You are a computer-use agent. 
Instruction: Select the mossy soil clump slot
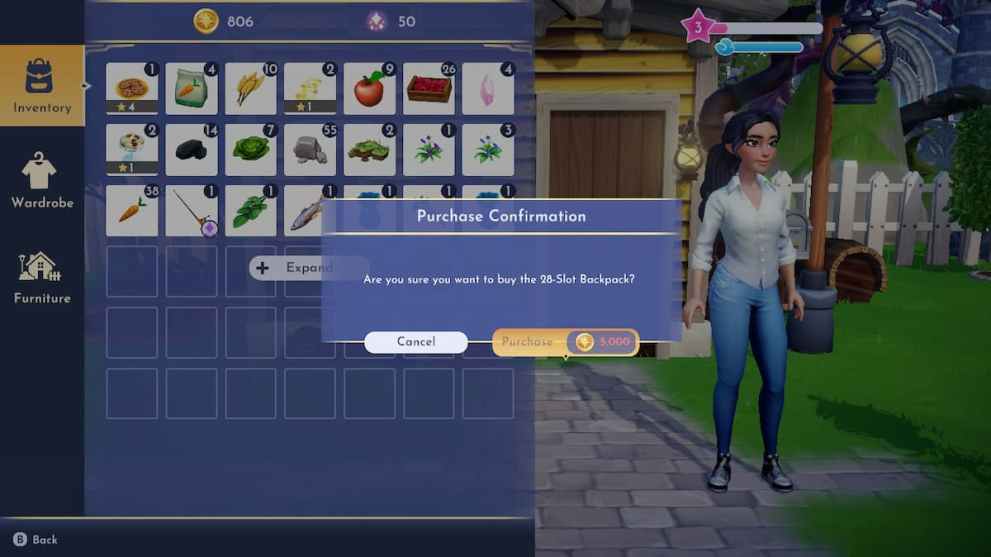pyautogui.click(x=369, y=150)
